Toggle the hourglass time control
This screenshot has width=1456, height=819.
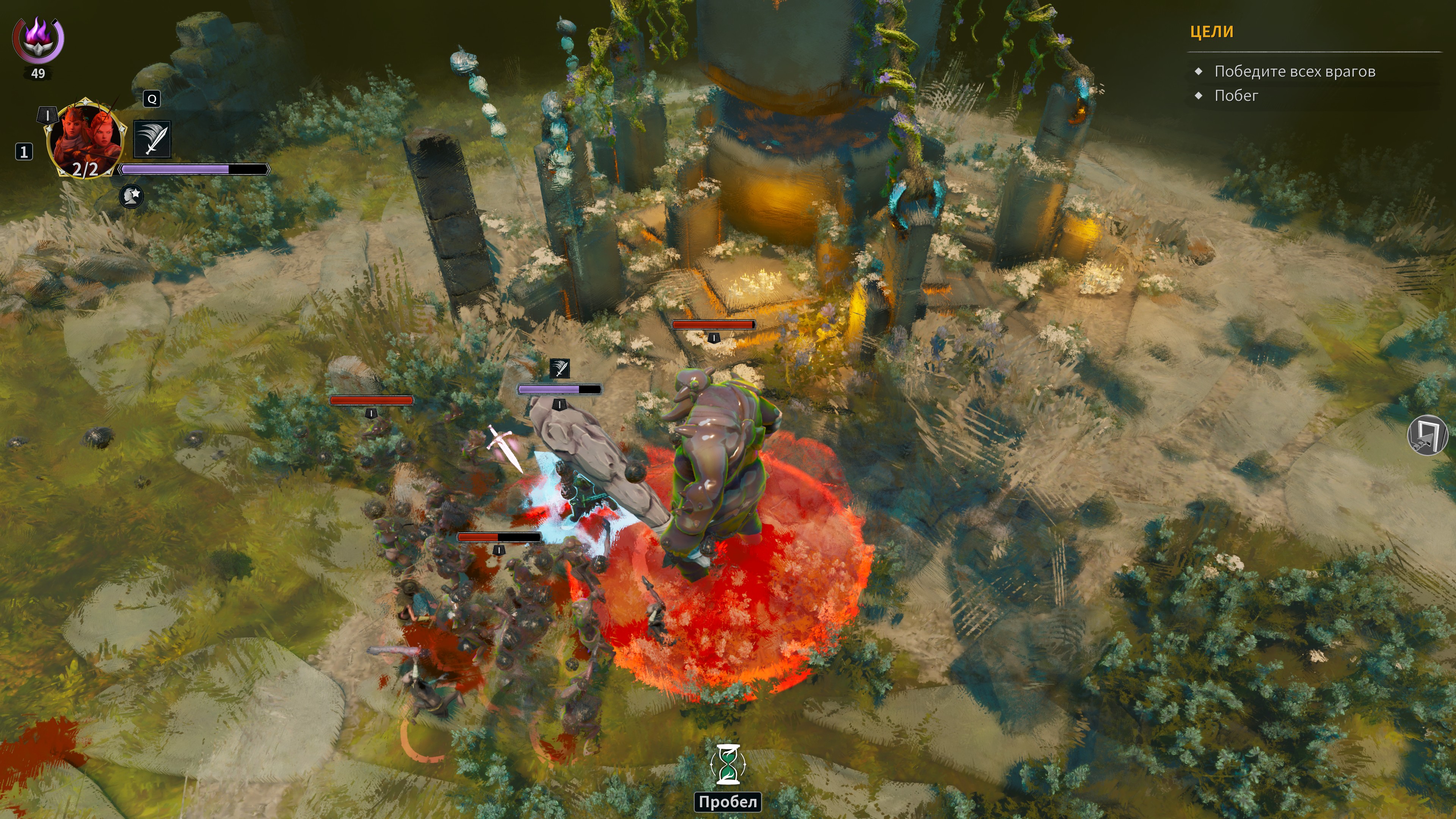728,764
